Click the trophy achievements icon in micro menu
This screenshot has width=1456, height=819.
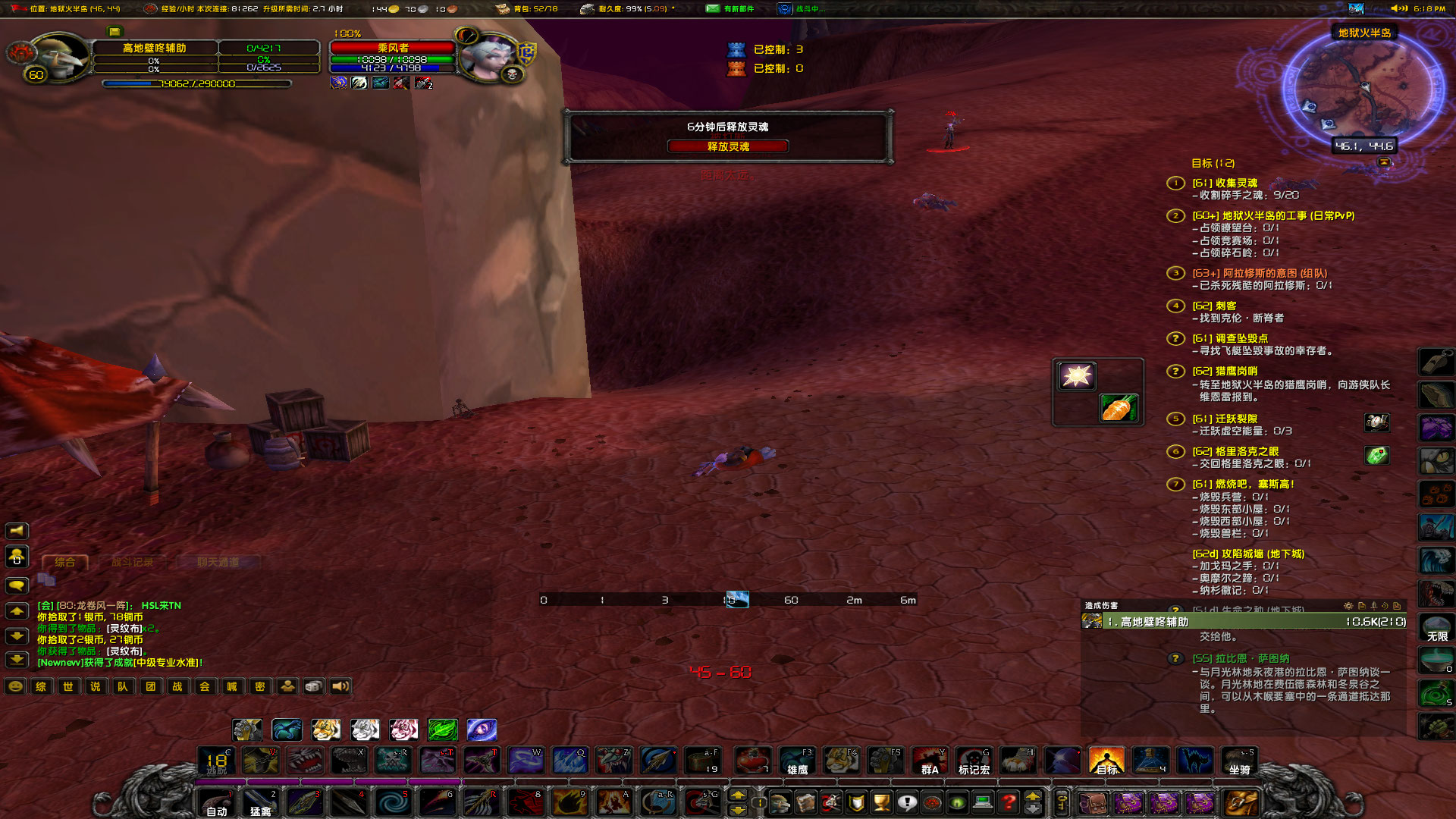pos(881,804)
